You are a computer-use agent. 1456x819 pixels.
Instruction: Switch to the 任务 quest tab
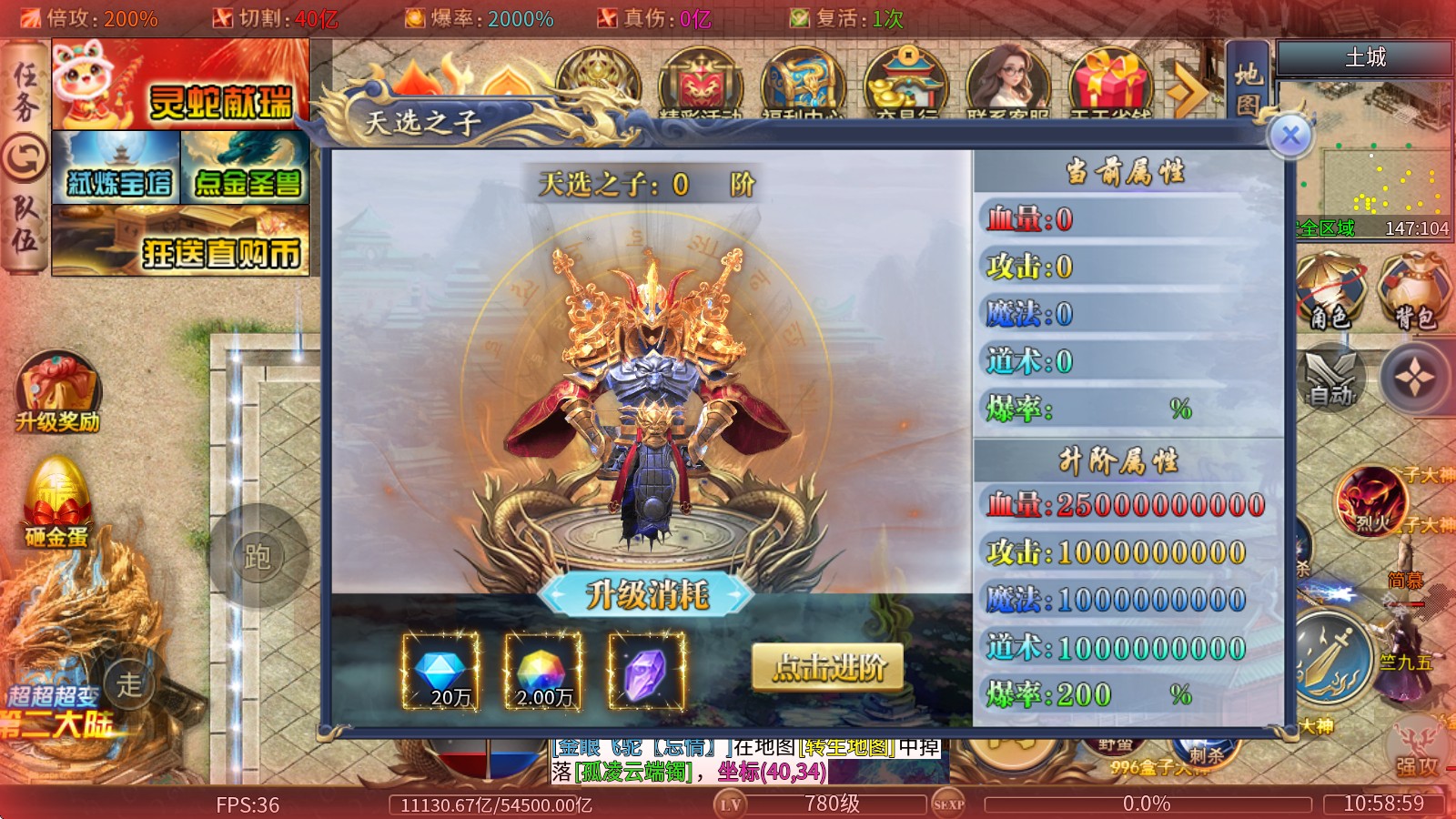click(25, 93)
